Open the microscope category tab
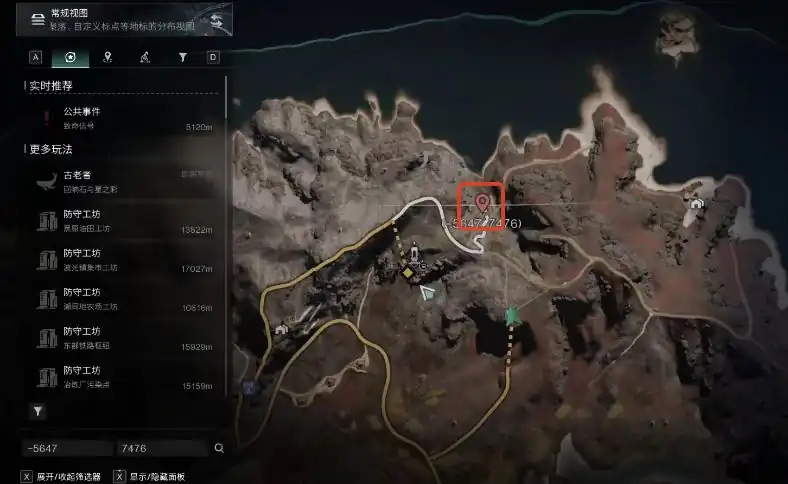 (144, 58)
